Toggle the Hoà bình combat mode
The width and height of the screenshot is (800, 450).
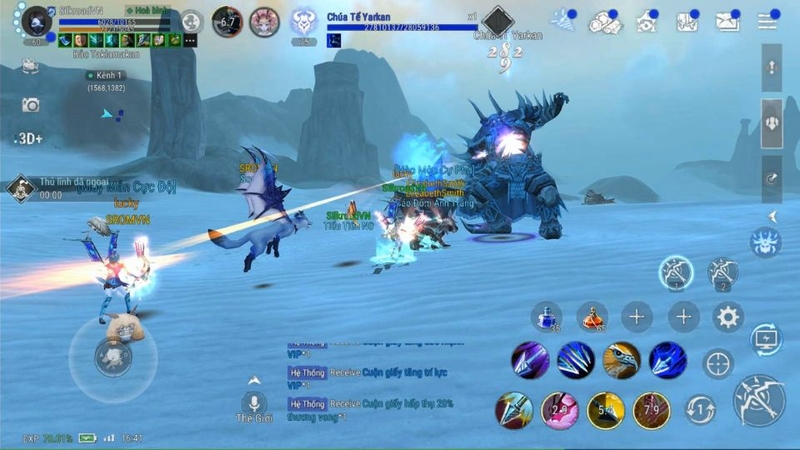tap(150, 10)
